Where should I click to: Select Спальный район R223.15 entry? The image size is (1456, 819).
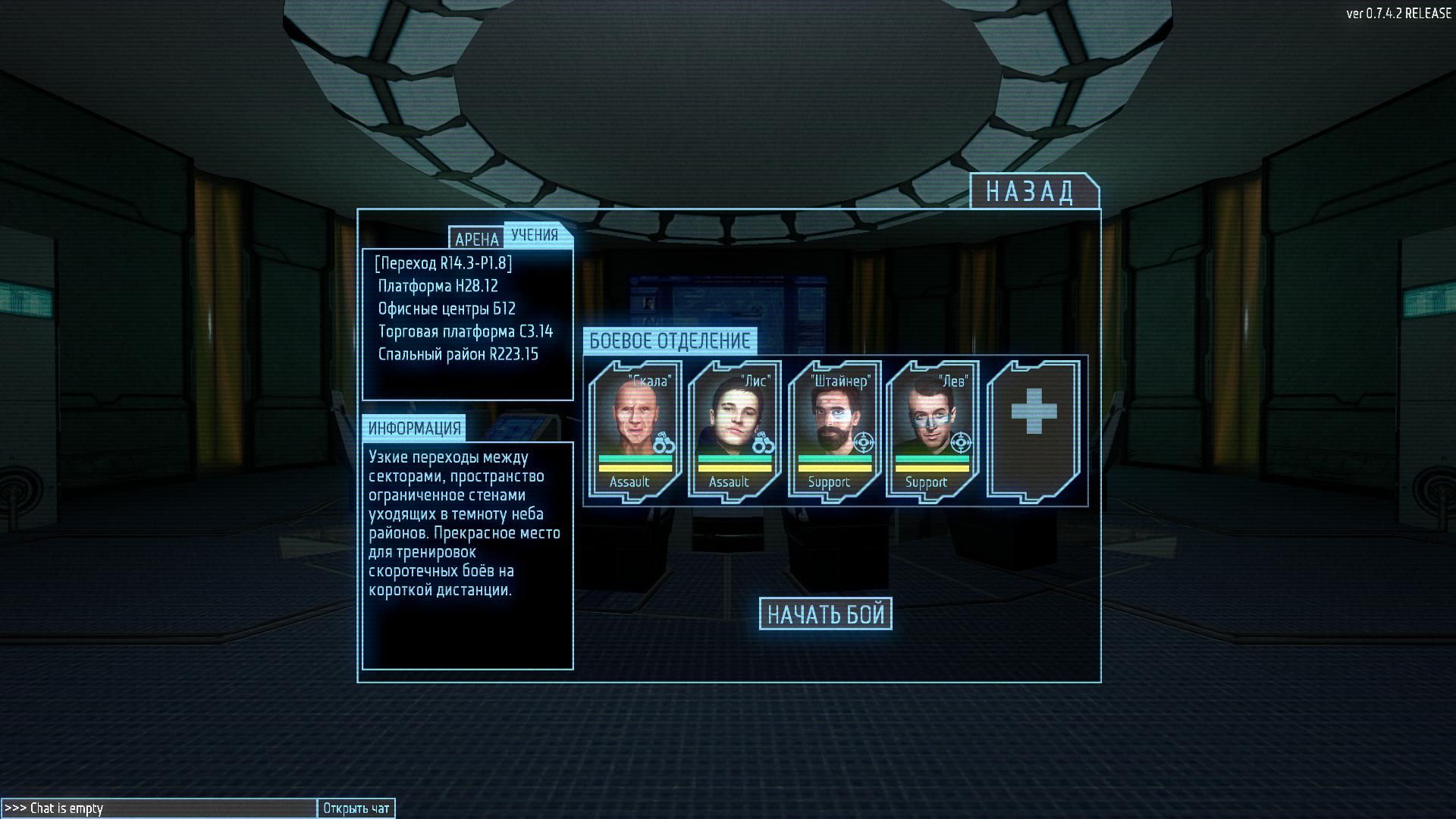pos(458,354)
